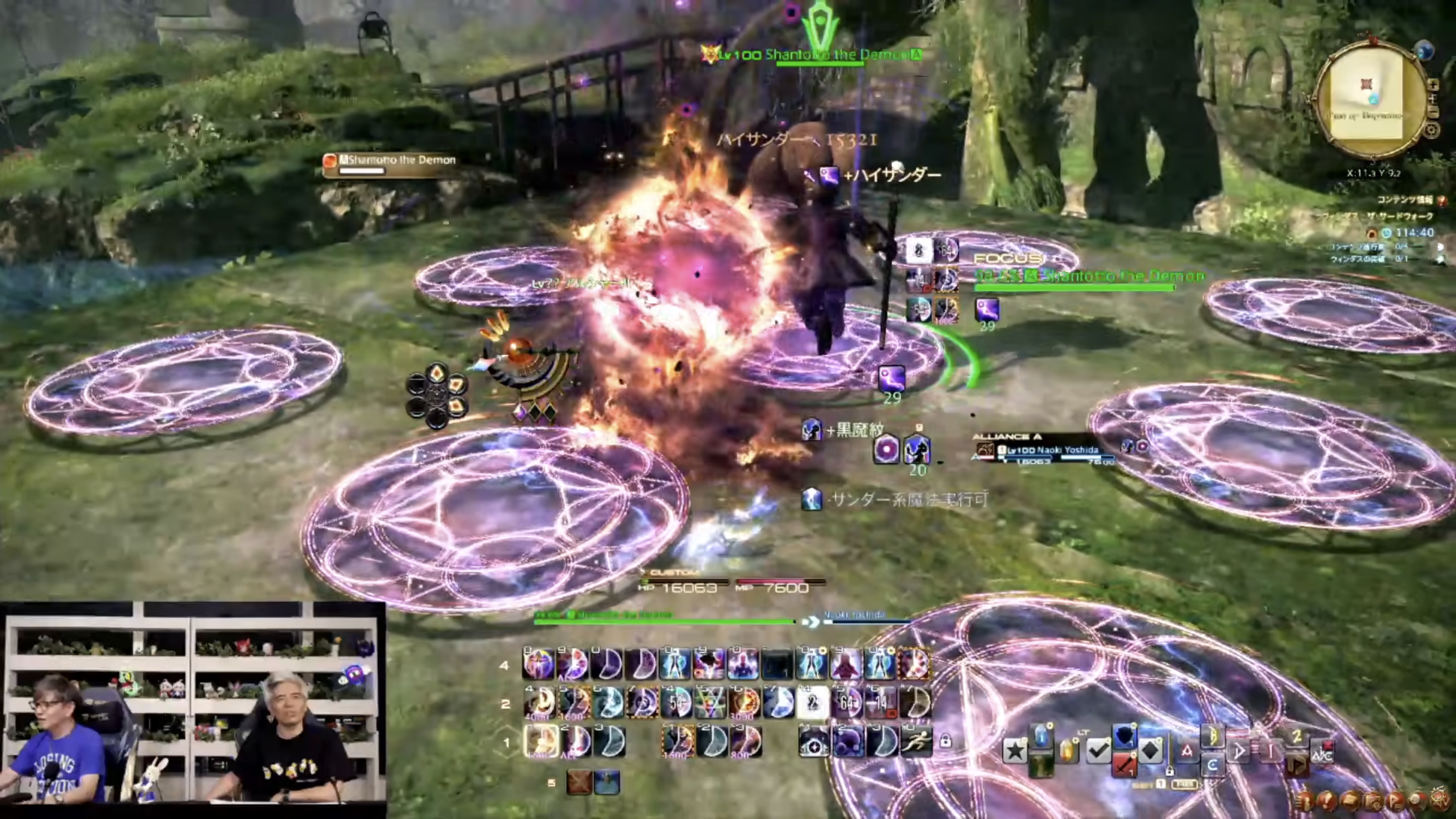Click the minimap zoom-in plus button
The image size is (1456, 819).
pos(1433,85)
